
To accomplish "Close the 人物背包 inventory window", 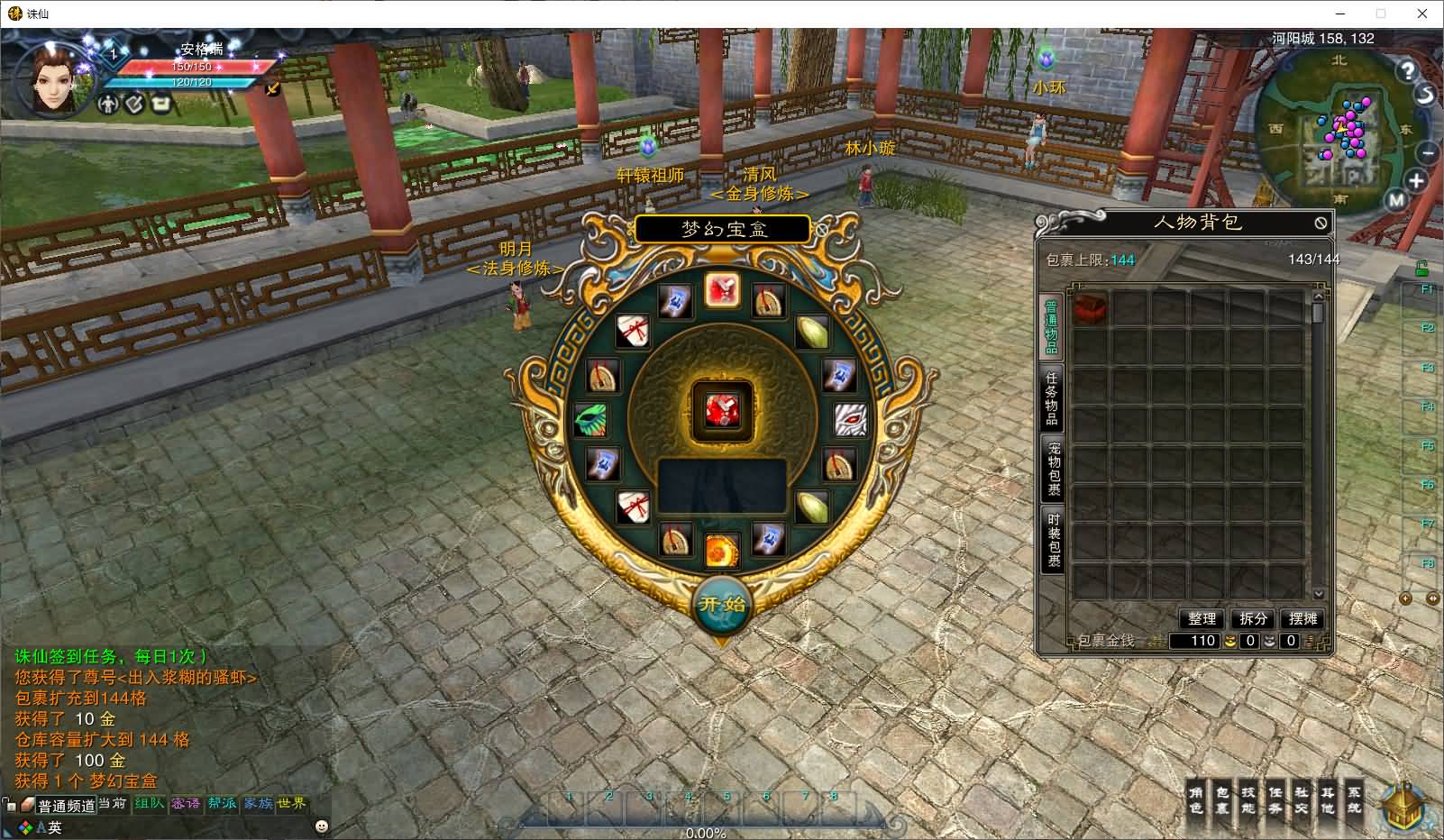I will [1321, 223].
